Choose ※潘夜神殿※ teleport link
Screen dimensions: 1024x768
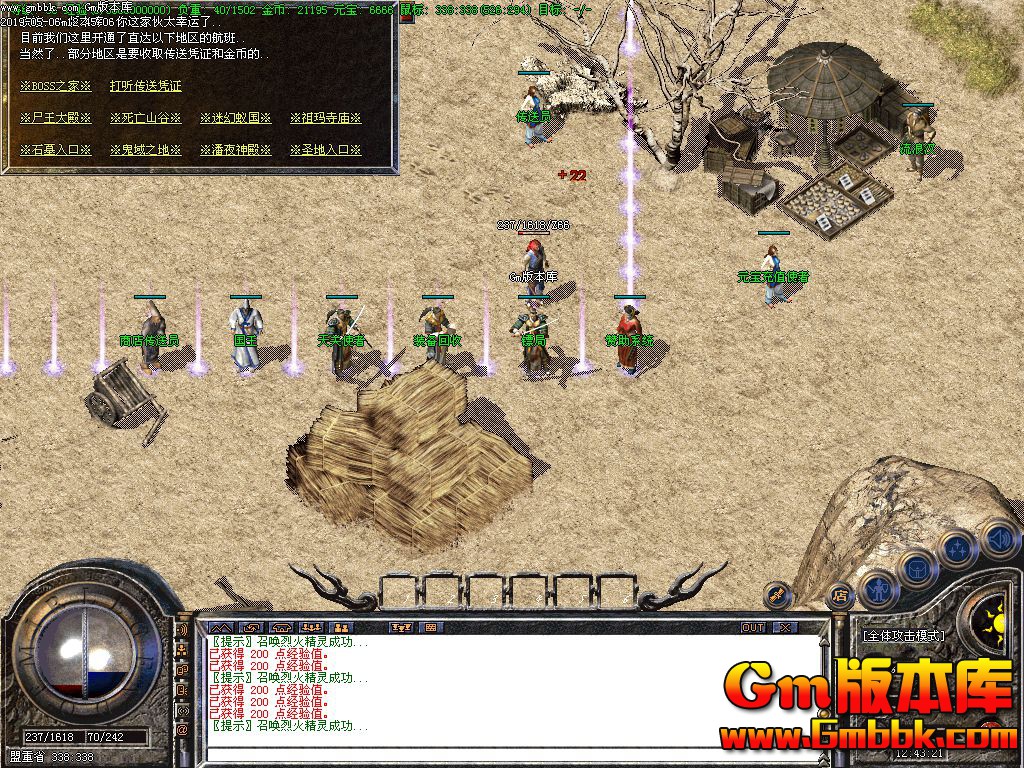[236, 150]
